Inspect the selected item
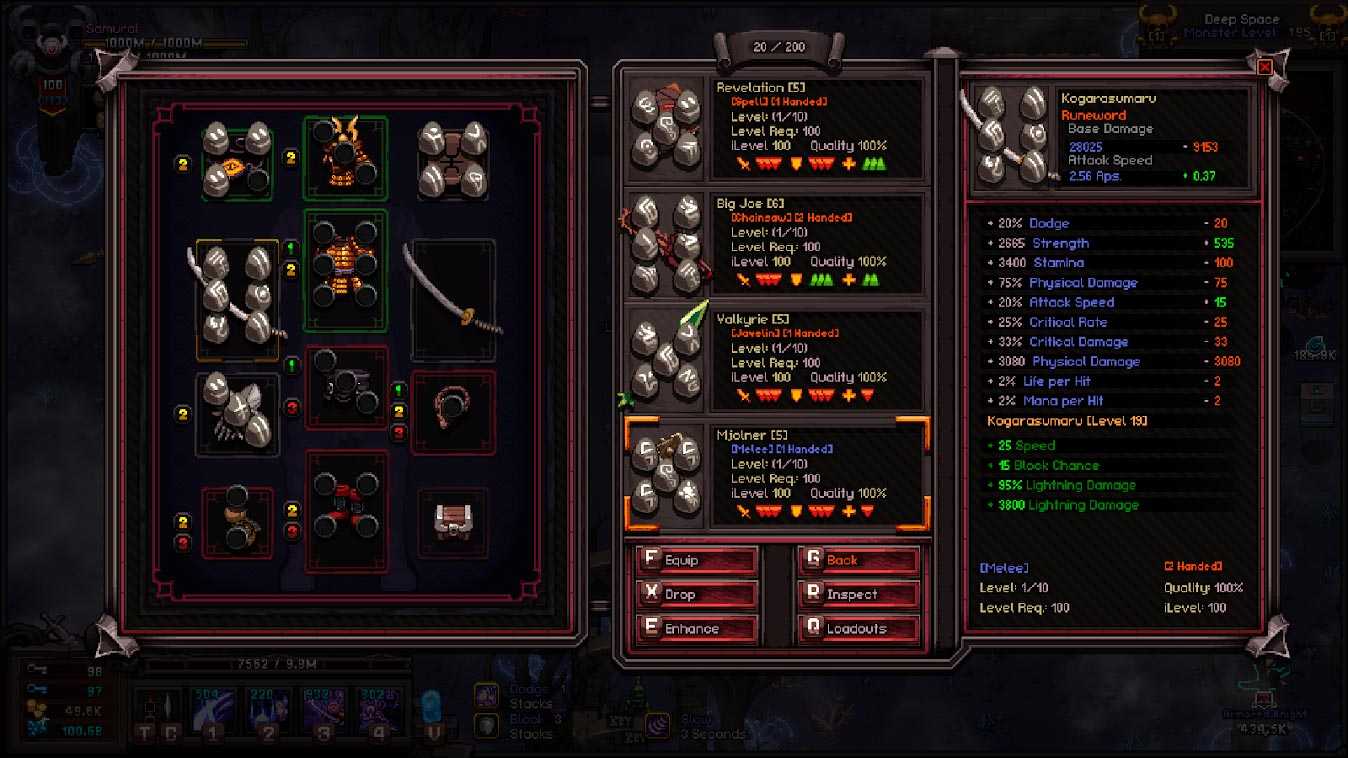Screen dimensions: 1348x758 pyautogui.click(x=858, y=595)
